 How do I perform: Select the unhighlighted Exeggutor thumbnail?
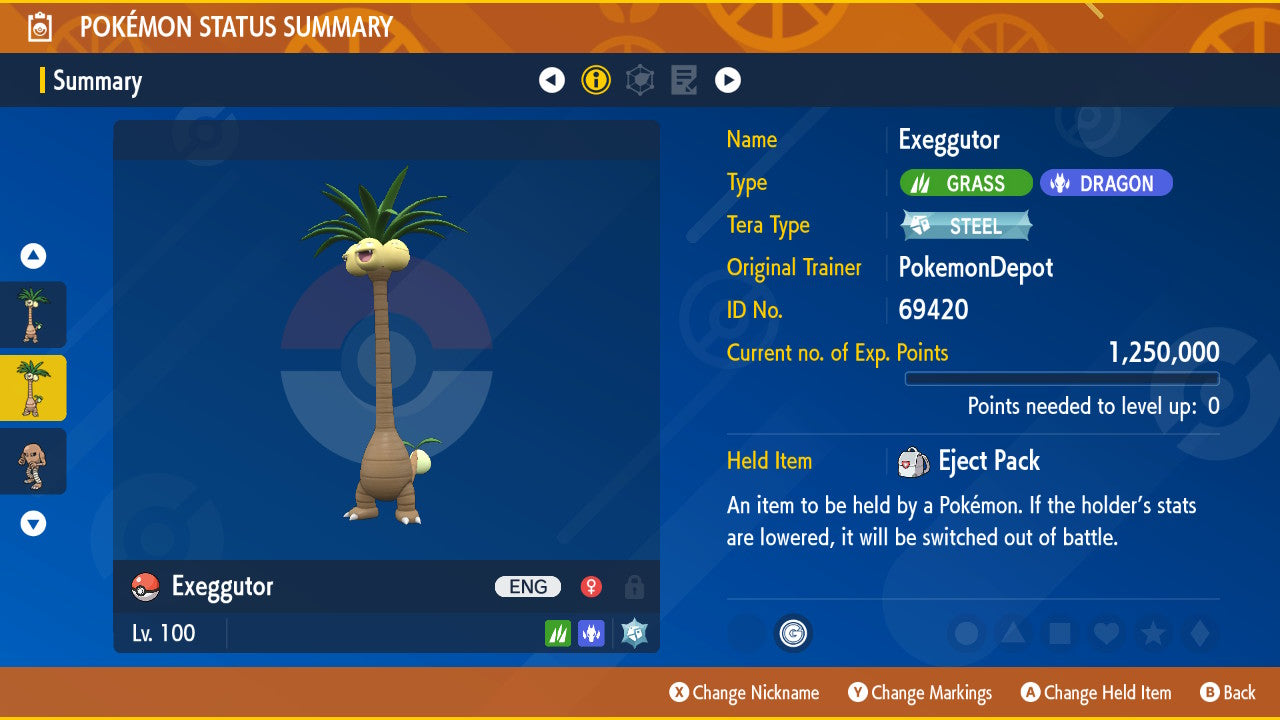pyautogui.click(x=33, y=314)
